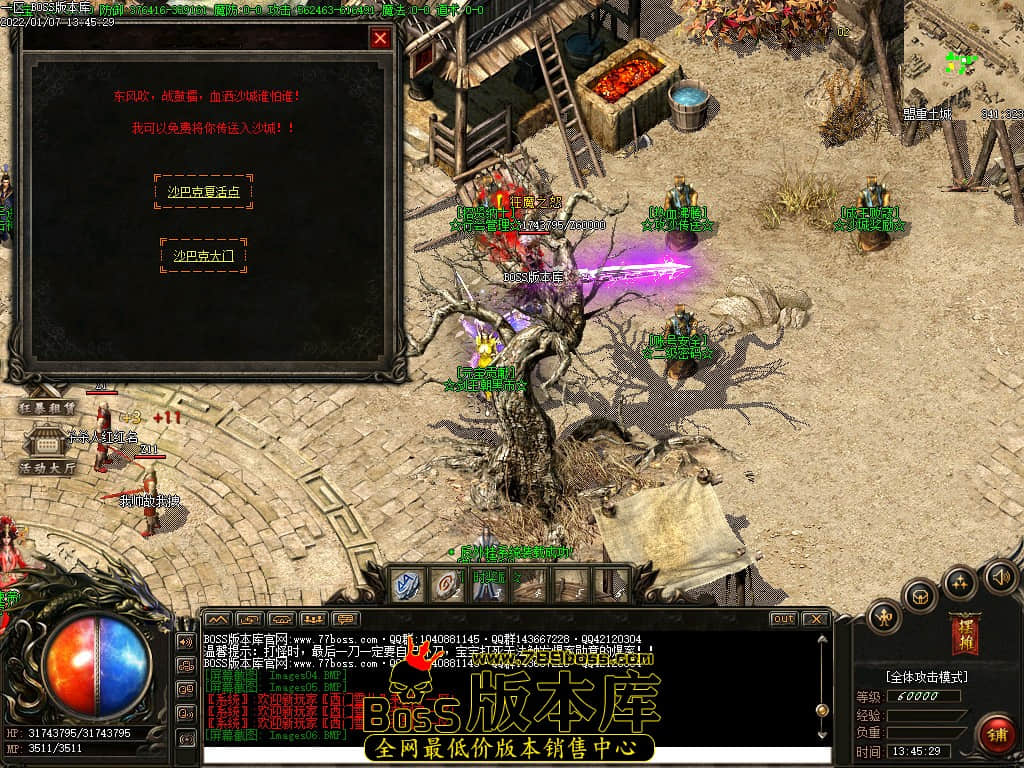Viewport: 1024px width, 768px height.
Task: Click the chat window's out button
Action: (783, 619)
